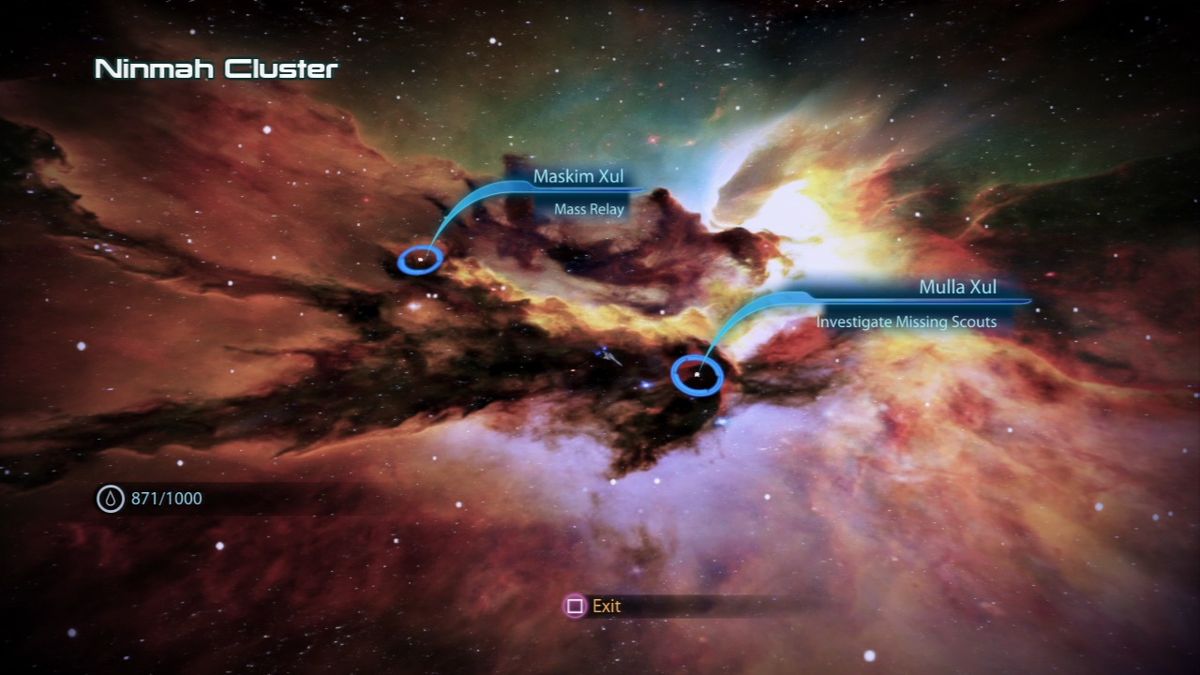Click the Maskim Xul ring marker
The width and height of the screenshot is (1200, 675).
420,261
